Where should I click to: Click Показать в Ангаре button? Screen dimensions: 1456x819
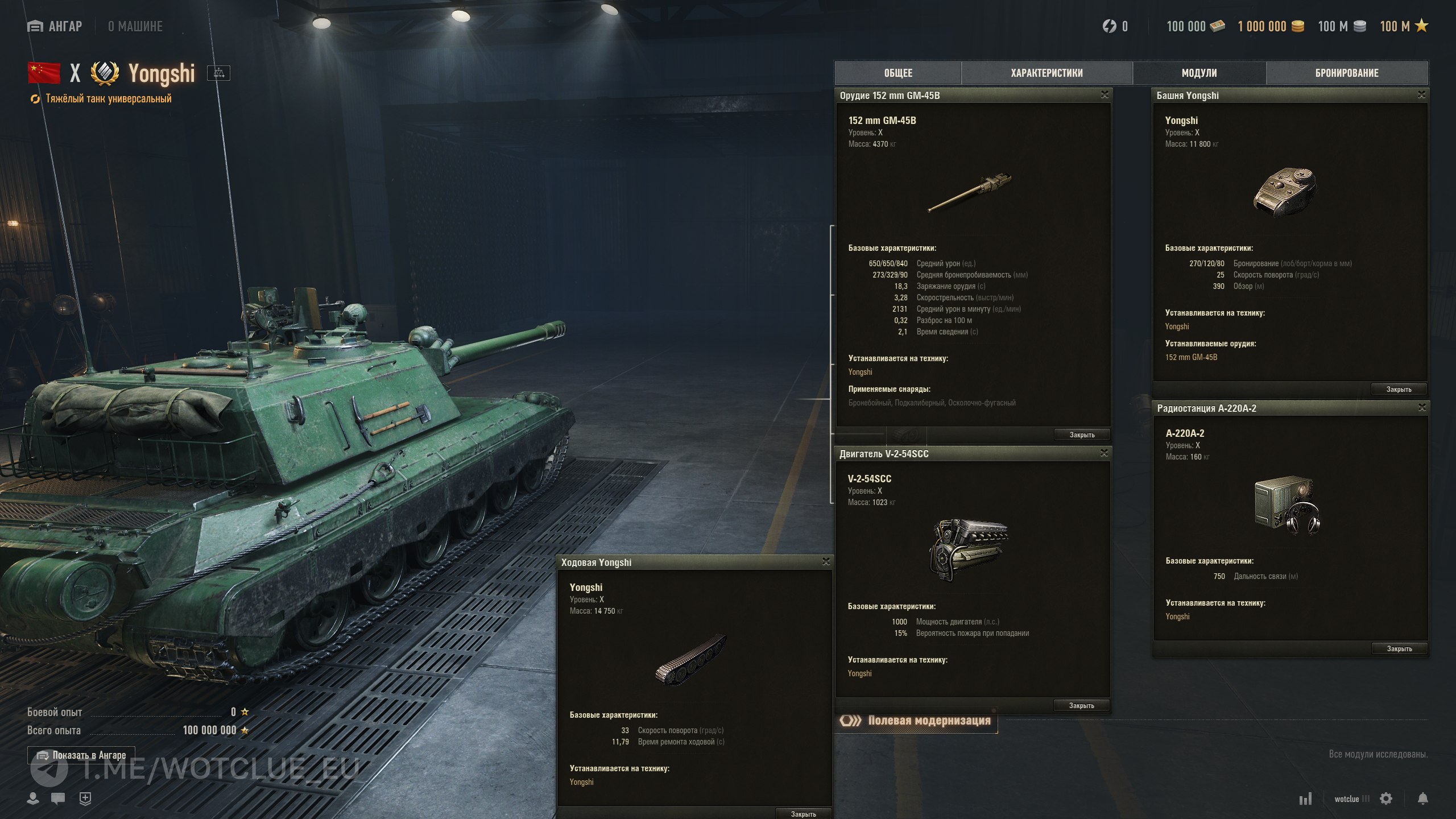coord(81,755)
